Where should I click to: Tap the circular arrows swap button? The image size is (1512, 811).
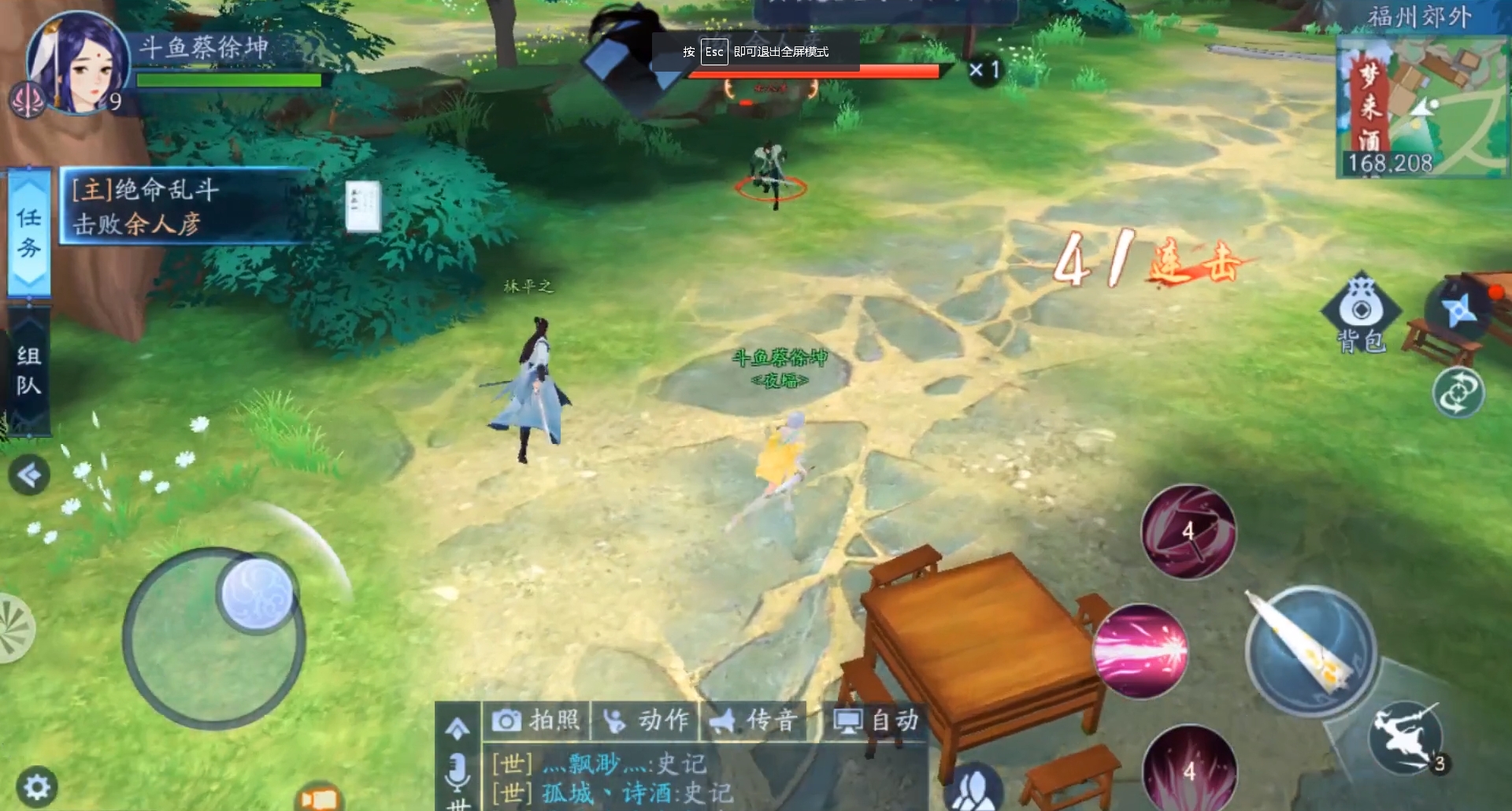(x=1457, y=393)
